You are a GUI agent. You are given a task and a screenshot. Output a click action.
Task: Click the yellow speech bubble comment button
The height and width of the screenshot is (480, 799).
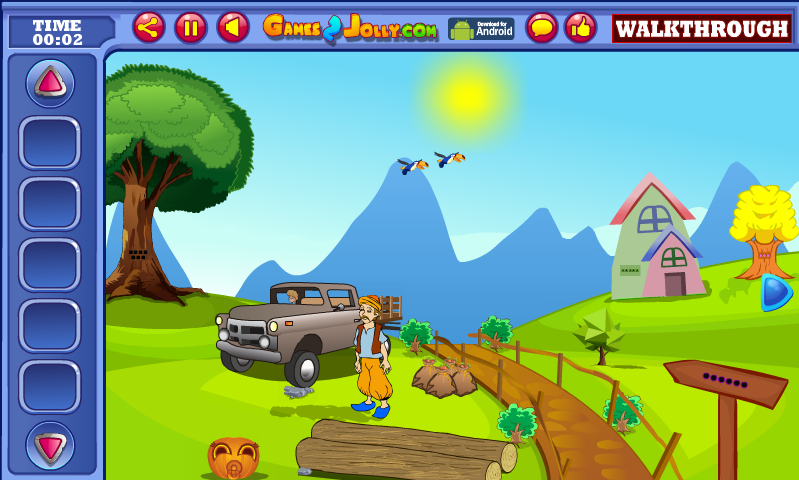(x=542, y=27)
